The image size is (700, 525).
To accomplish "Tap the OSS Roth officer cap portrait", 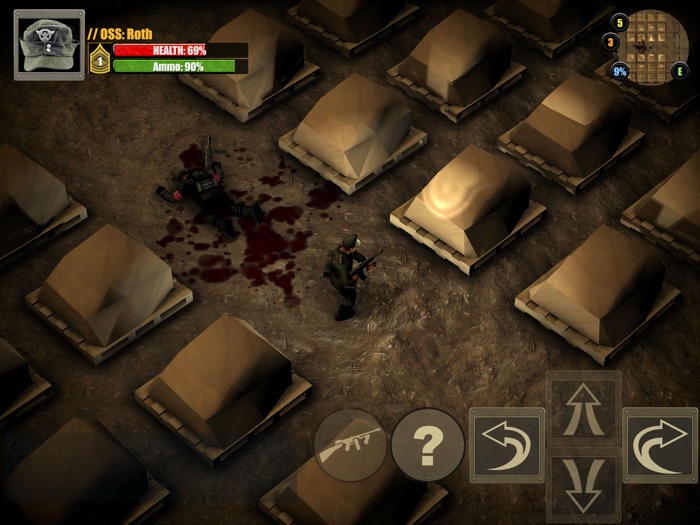I will point(49,44).
